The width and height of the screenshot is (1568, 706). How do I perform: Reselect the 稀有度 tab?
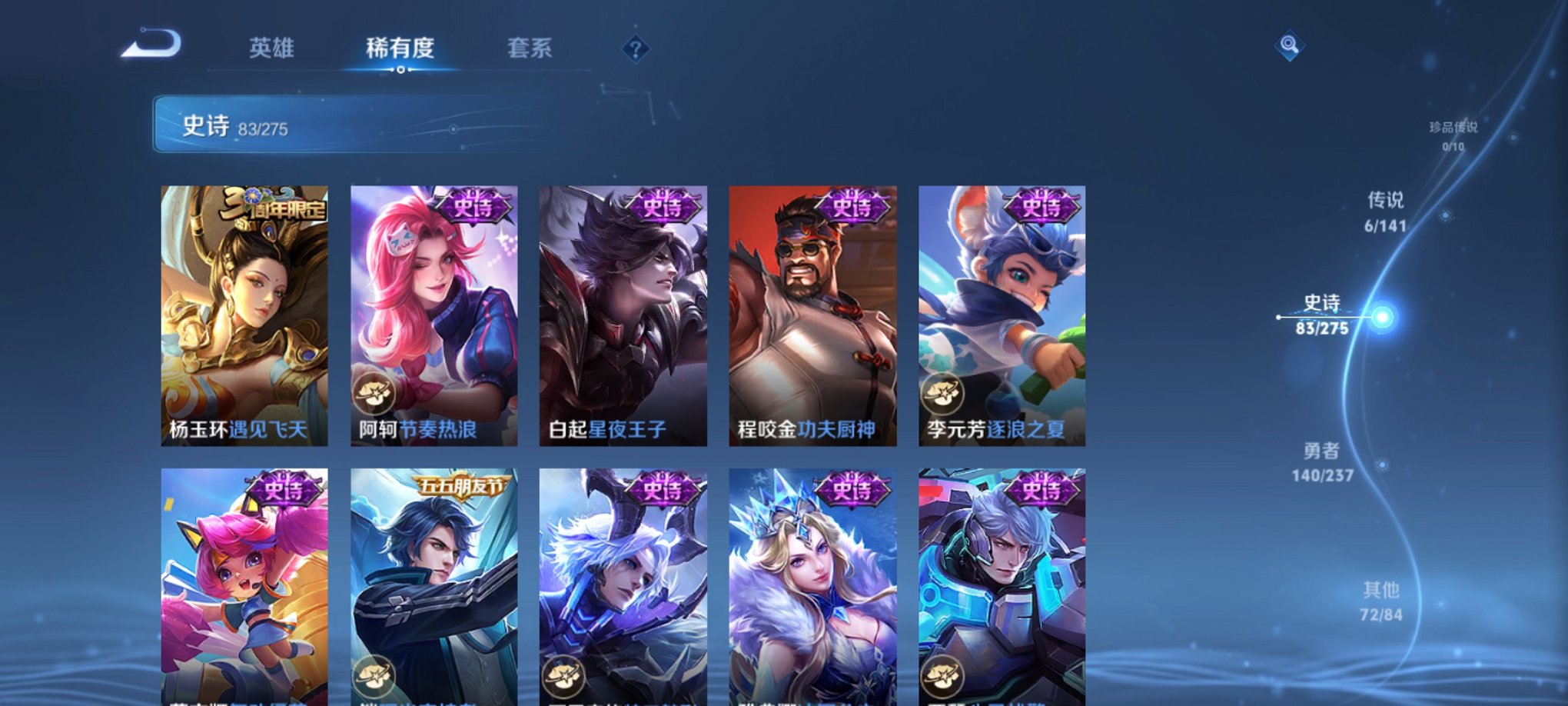tap(401, 48)
